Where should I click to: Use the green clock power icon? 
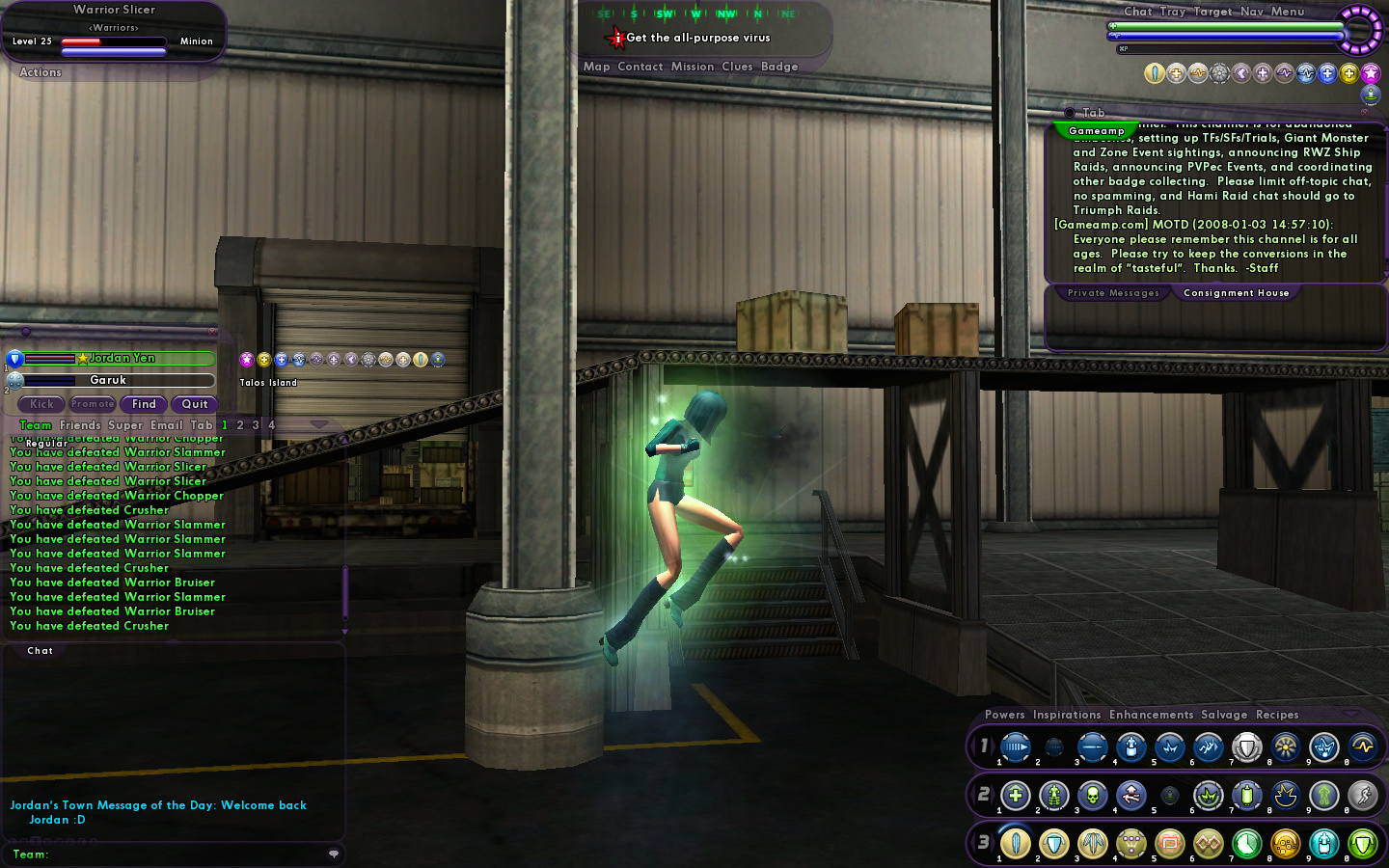click(x=1246, y=844)
